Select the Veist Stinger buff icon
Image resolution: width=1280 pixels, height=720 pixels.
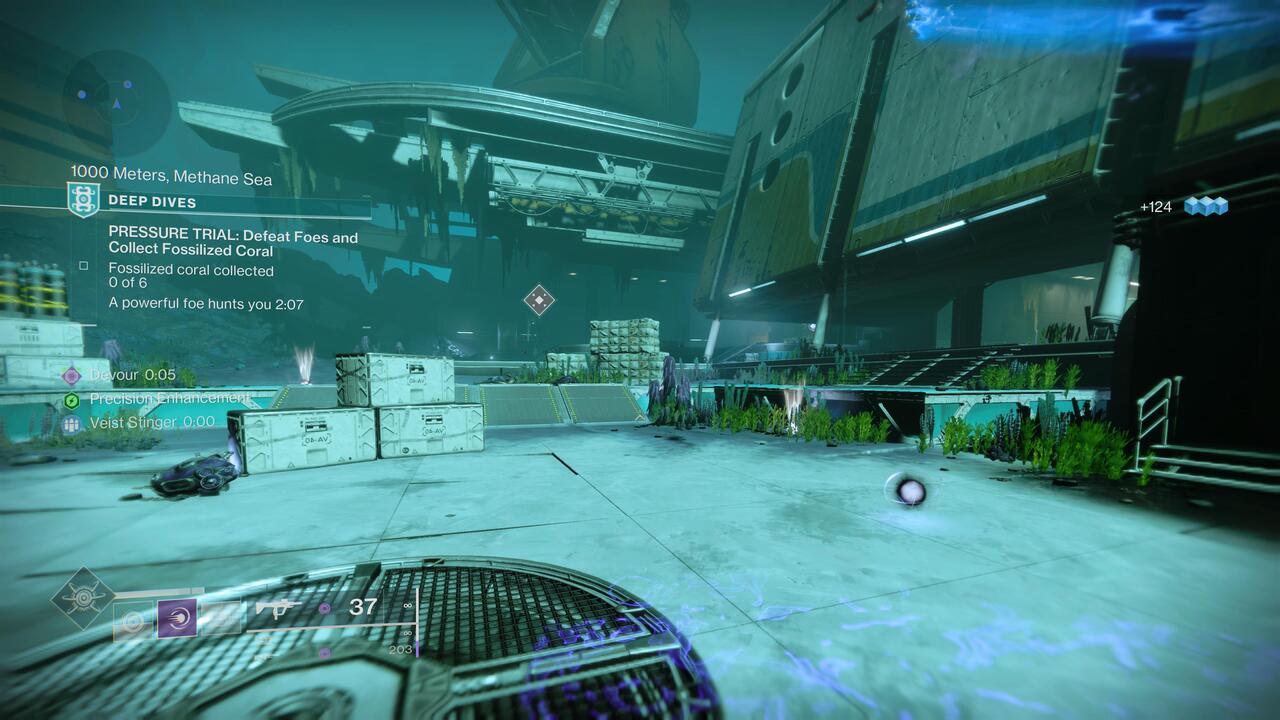[70, 425]
